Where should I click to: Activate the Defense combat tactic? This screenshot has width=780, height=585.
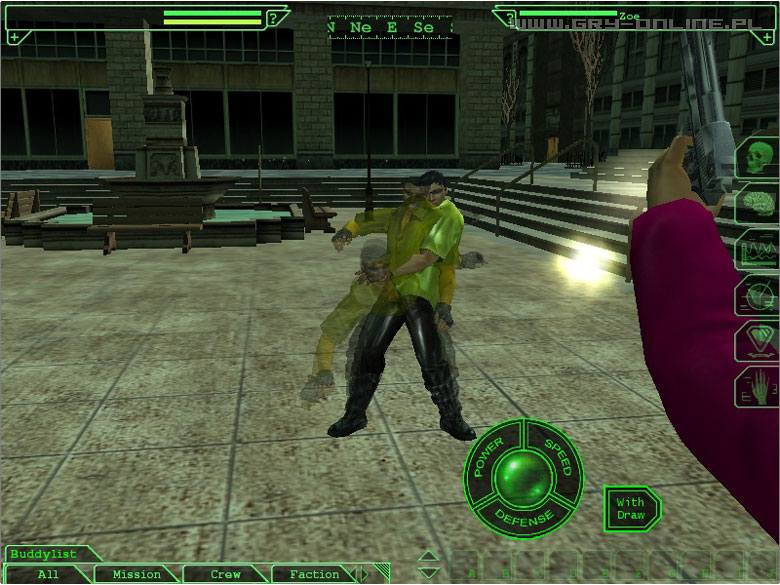[x=524, y=517]
